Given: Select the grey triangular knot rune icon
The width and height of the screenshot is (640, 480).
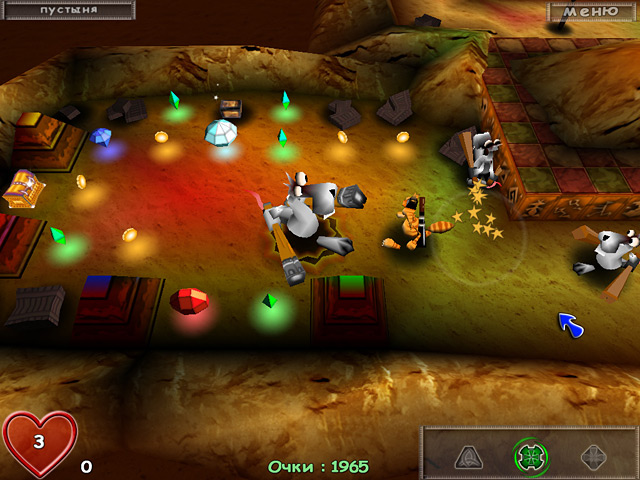Looking at the screenshot, I should 471,456.
